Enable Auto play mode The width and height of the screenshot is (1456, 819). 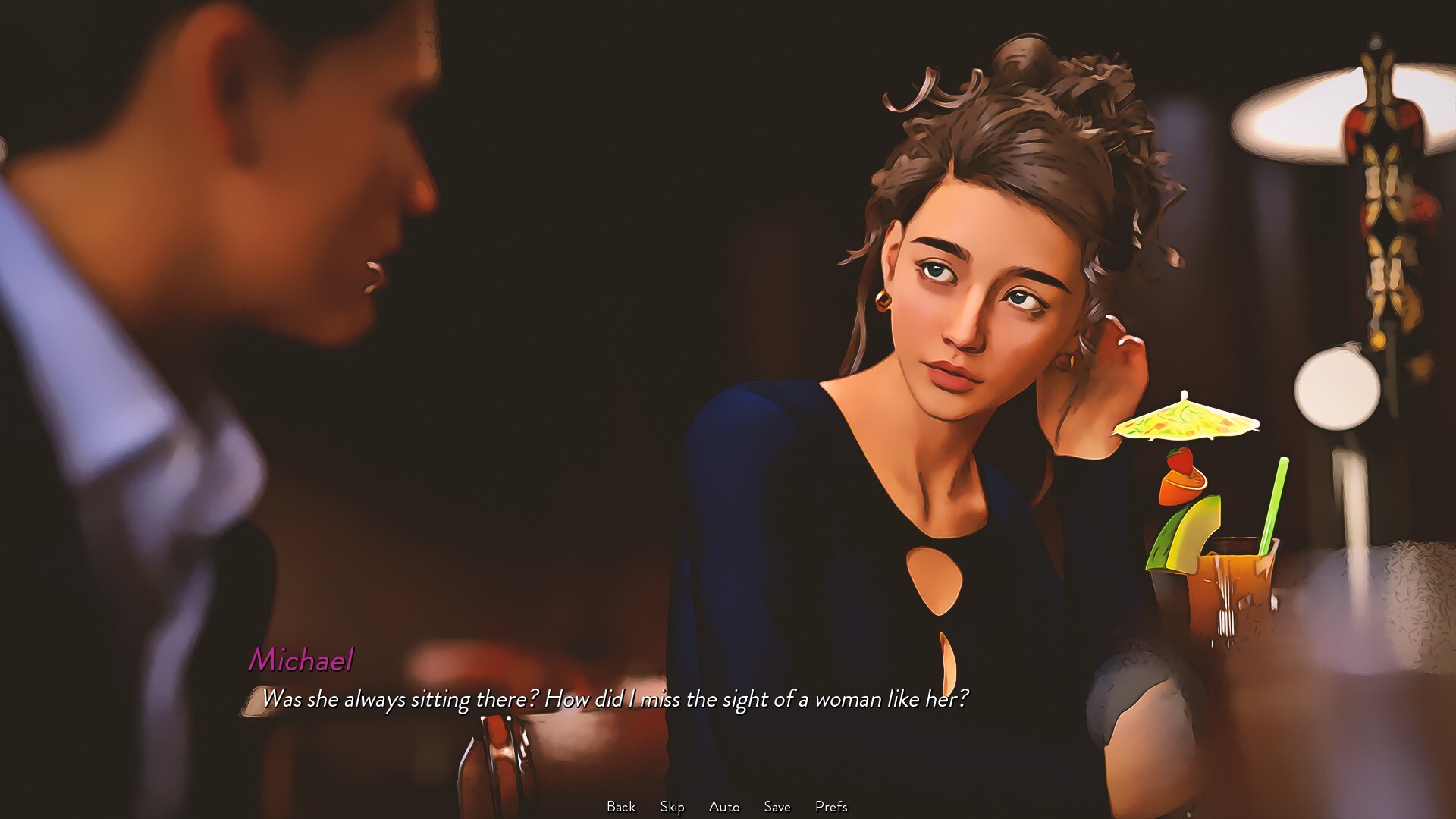pos(723,807)
